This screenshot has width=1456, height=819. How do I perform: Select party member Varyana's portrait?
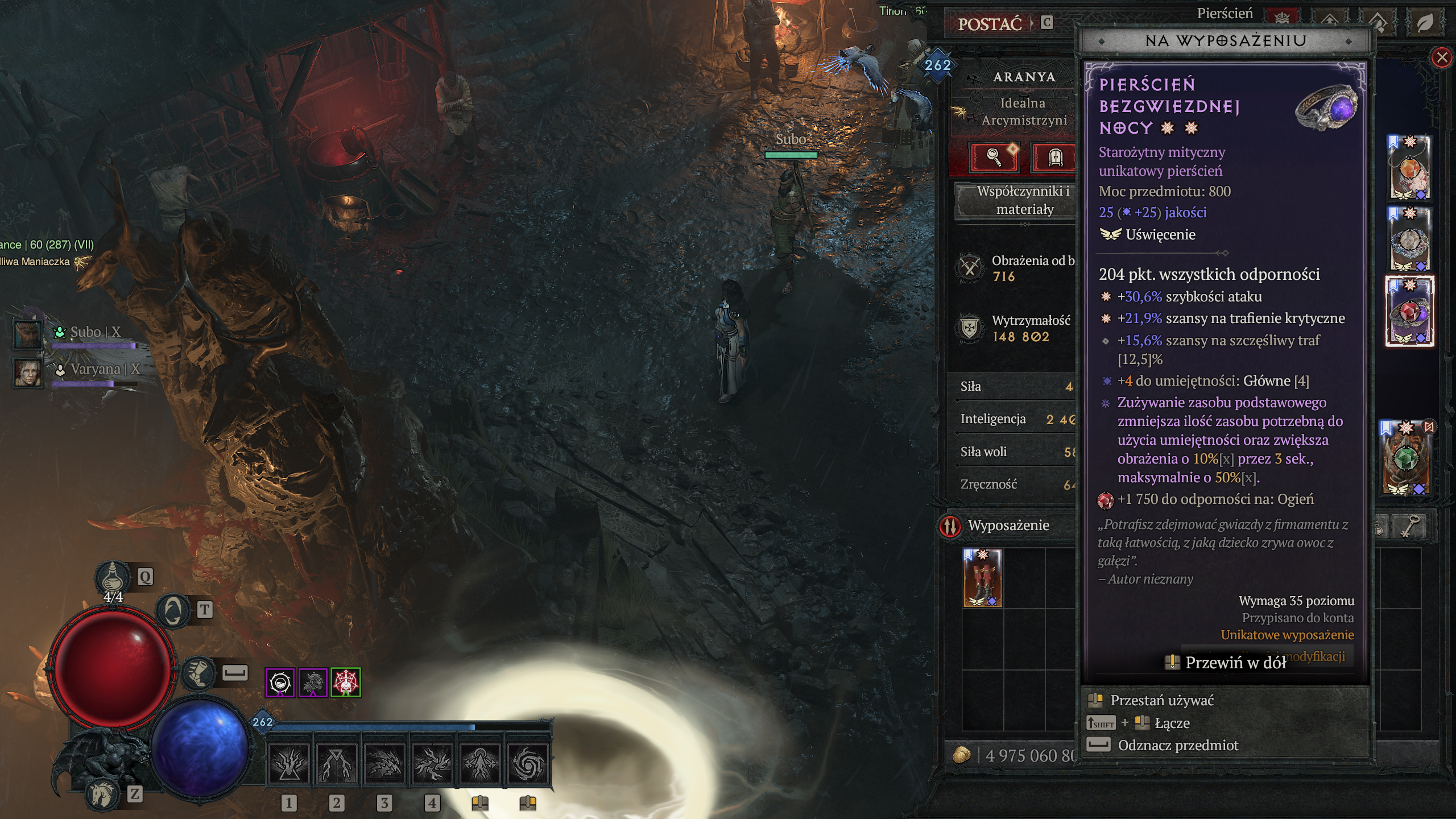click(27, 373)
